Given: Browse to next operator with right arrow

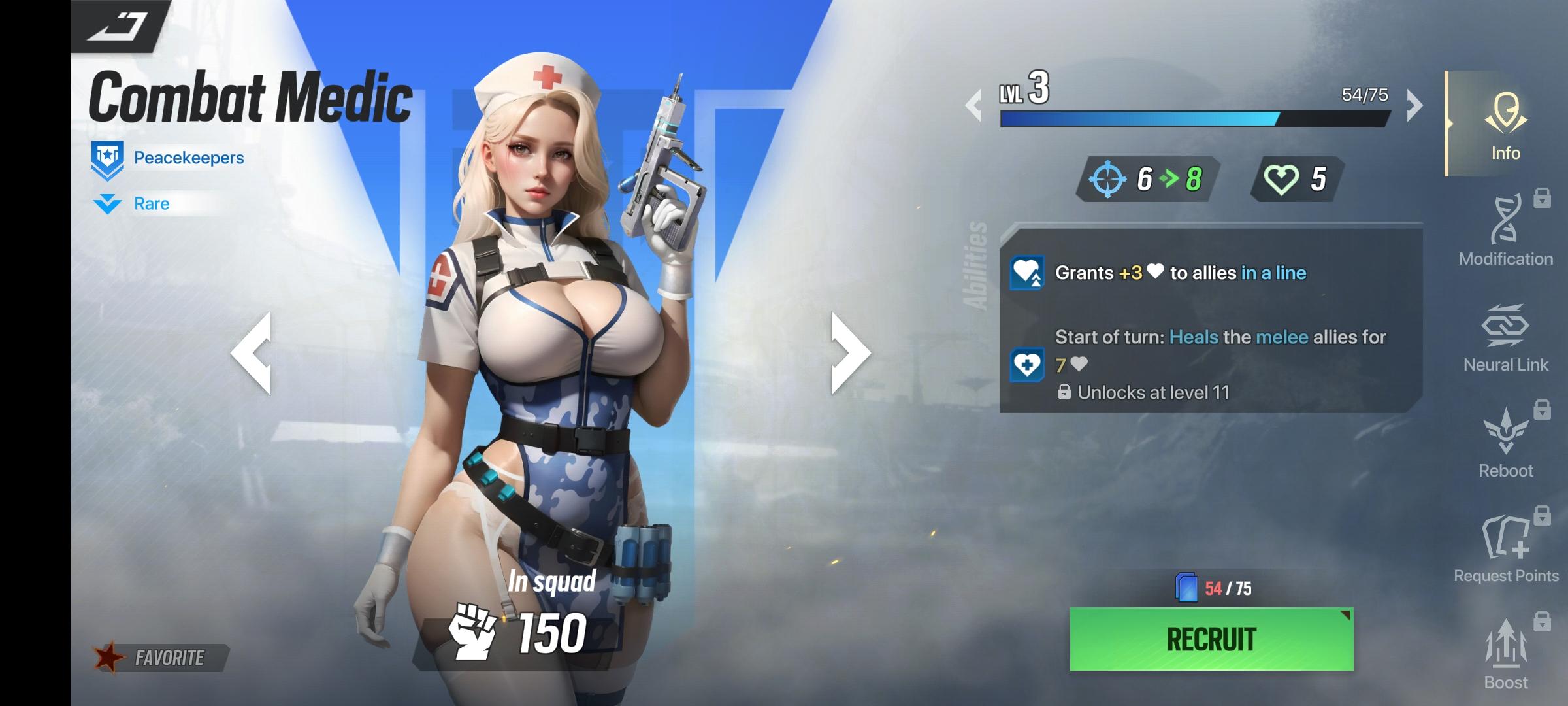Looking at the screenshot, I should (x=843, y=353).
